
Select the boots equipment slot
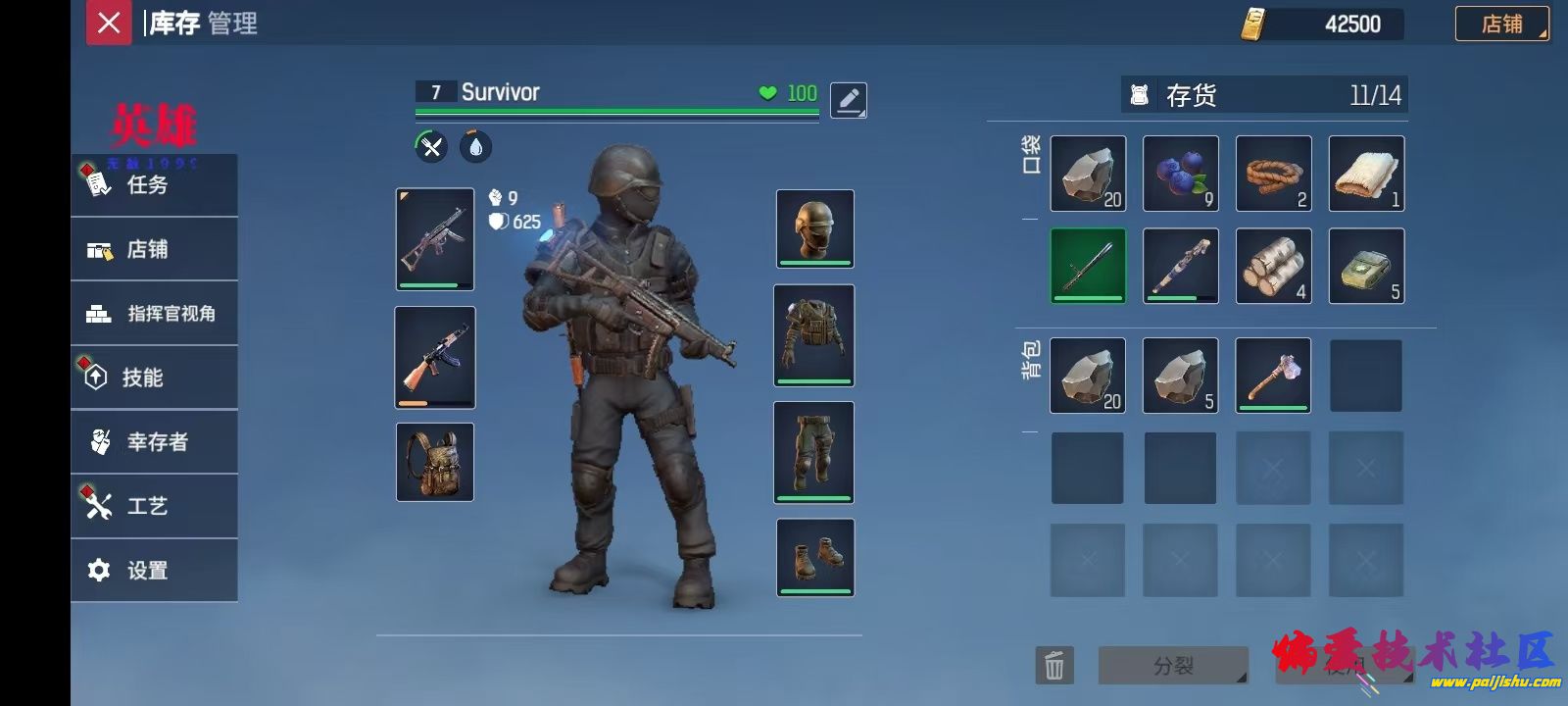click(x=814, y=557)
